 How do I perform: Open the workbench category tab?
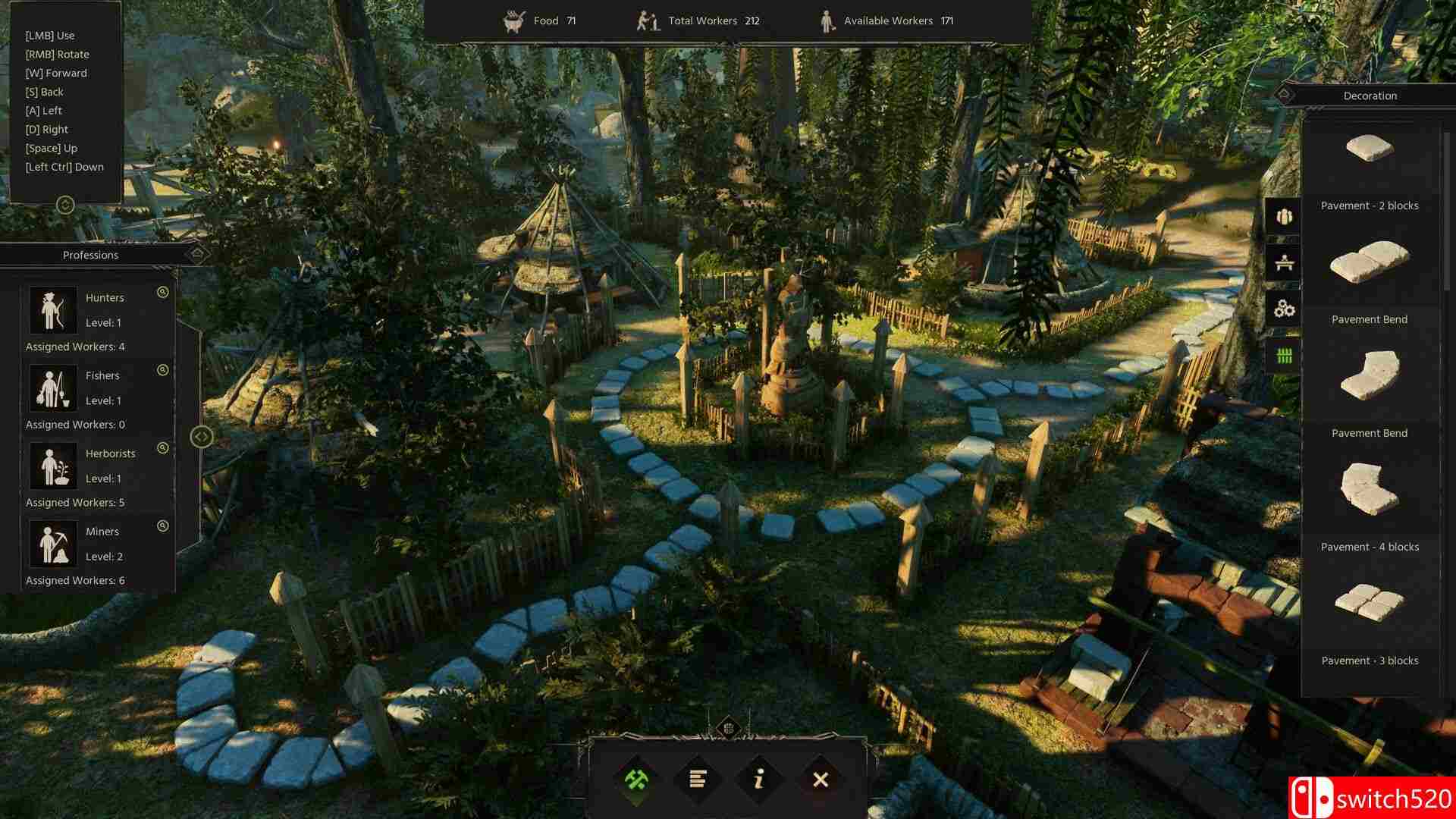pos(1284,263)
